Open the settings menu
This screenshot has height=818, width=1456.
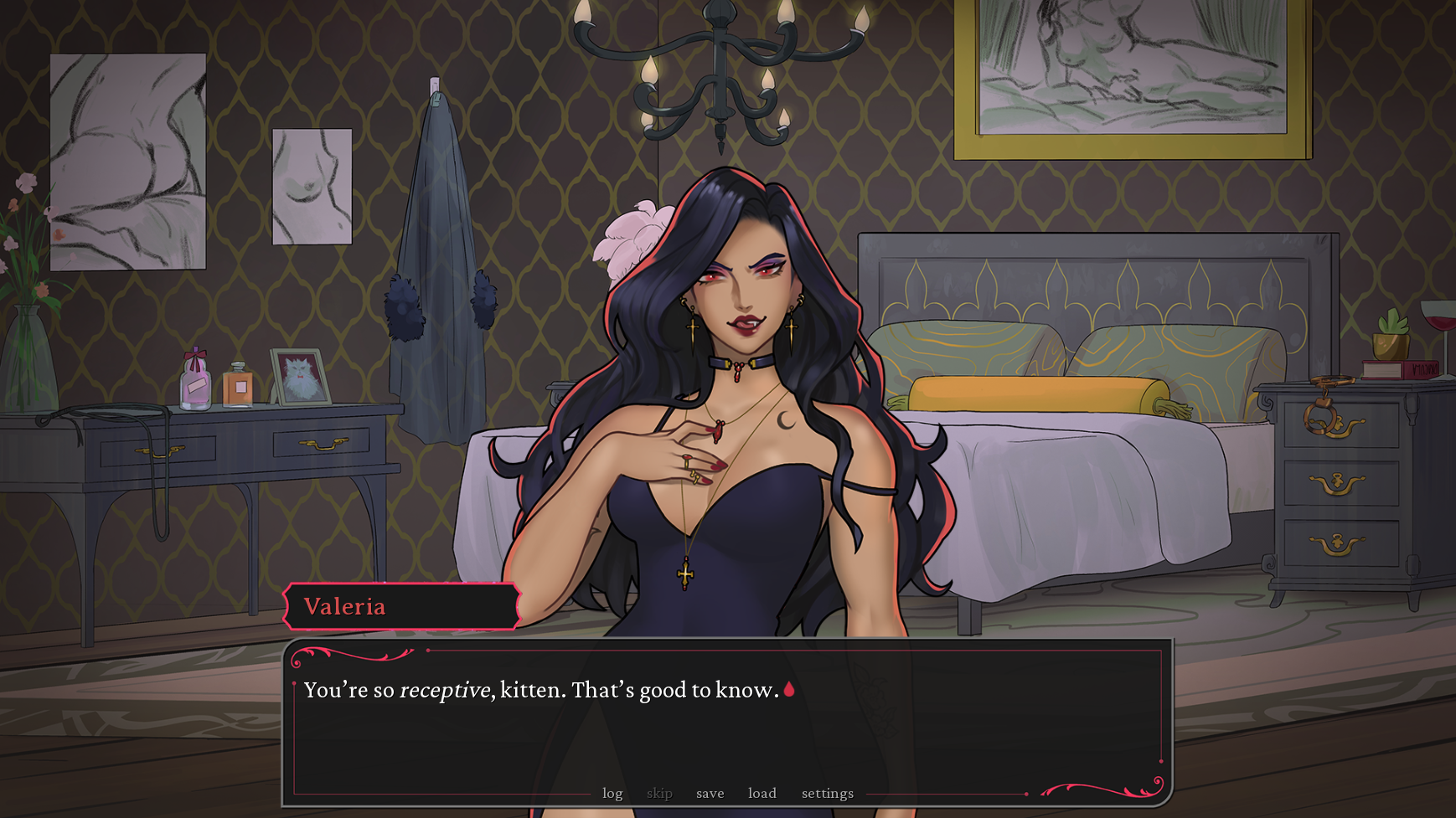(827, 793)
